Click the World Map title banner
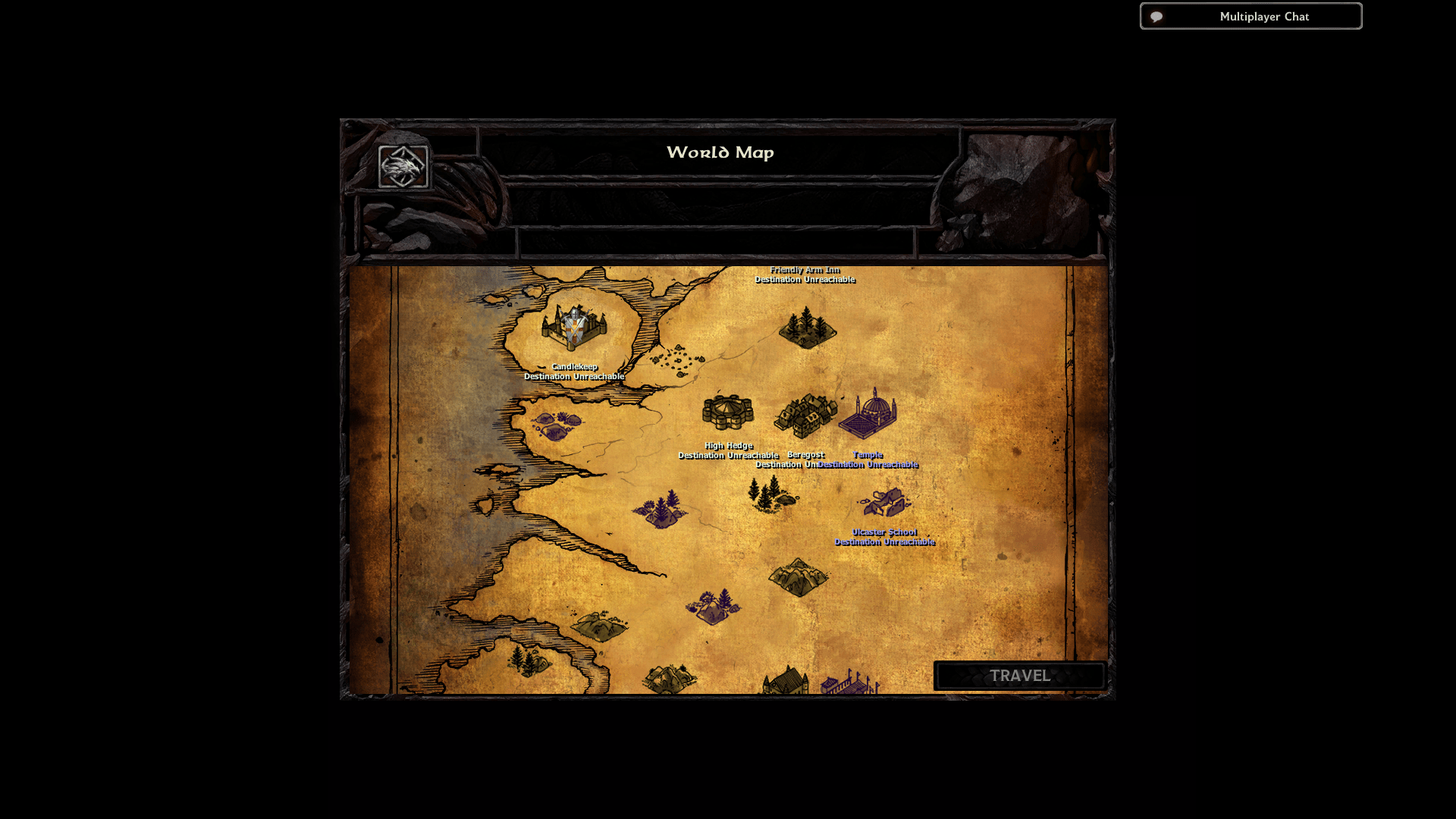This screenshot has width=1456, height=819. coord(720,152)
